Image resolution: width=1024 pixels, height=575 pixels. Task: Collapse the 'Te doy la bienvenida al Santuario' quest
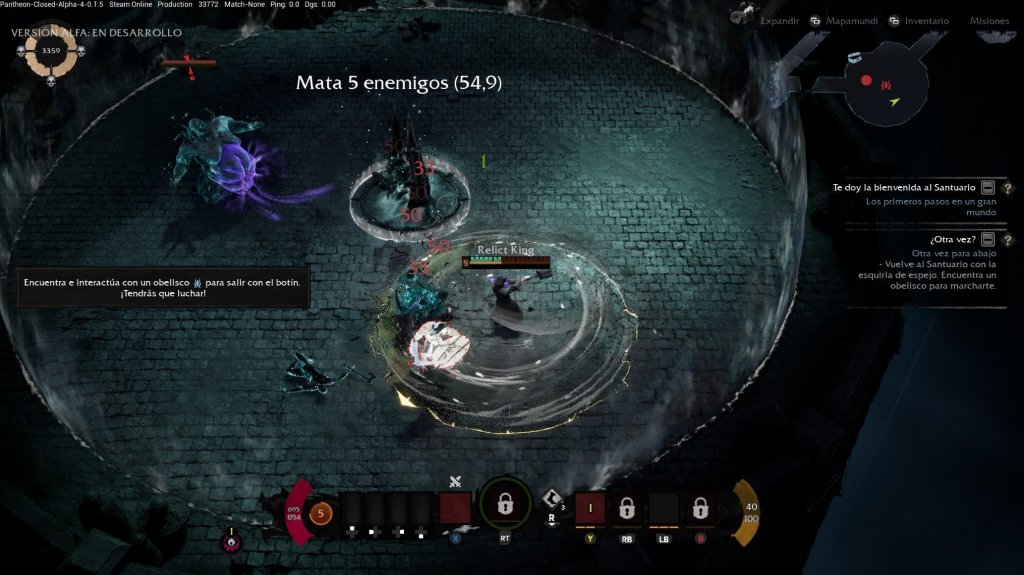[988, 187]
